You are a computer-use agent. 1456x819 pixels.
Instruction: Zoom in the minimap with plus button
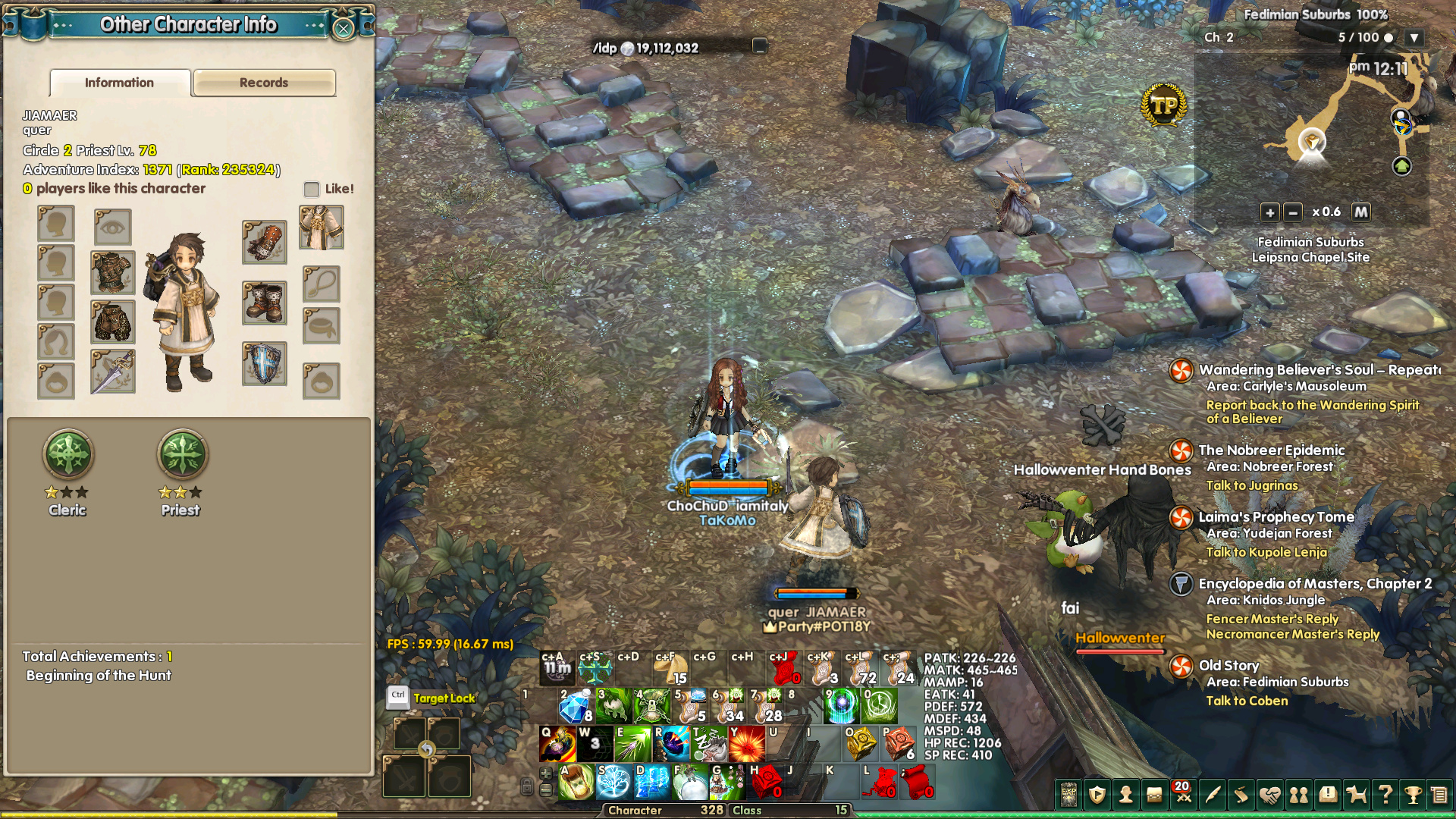point(1269,212)
